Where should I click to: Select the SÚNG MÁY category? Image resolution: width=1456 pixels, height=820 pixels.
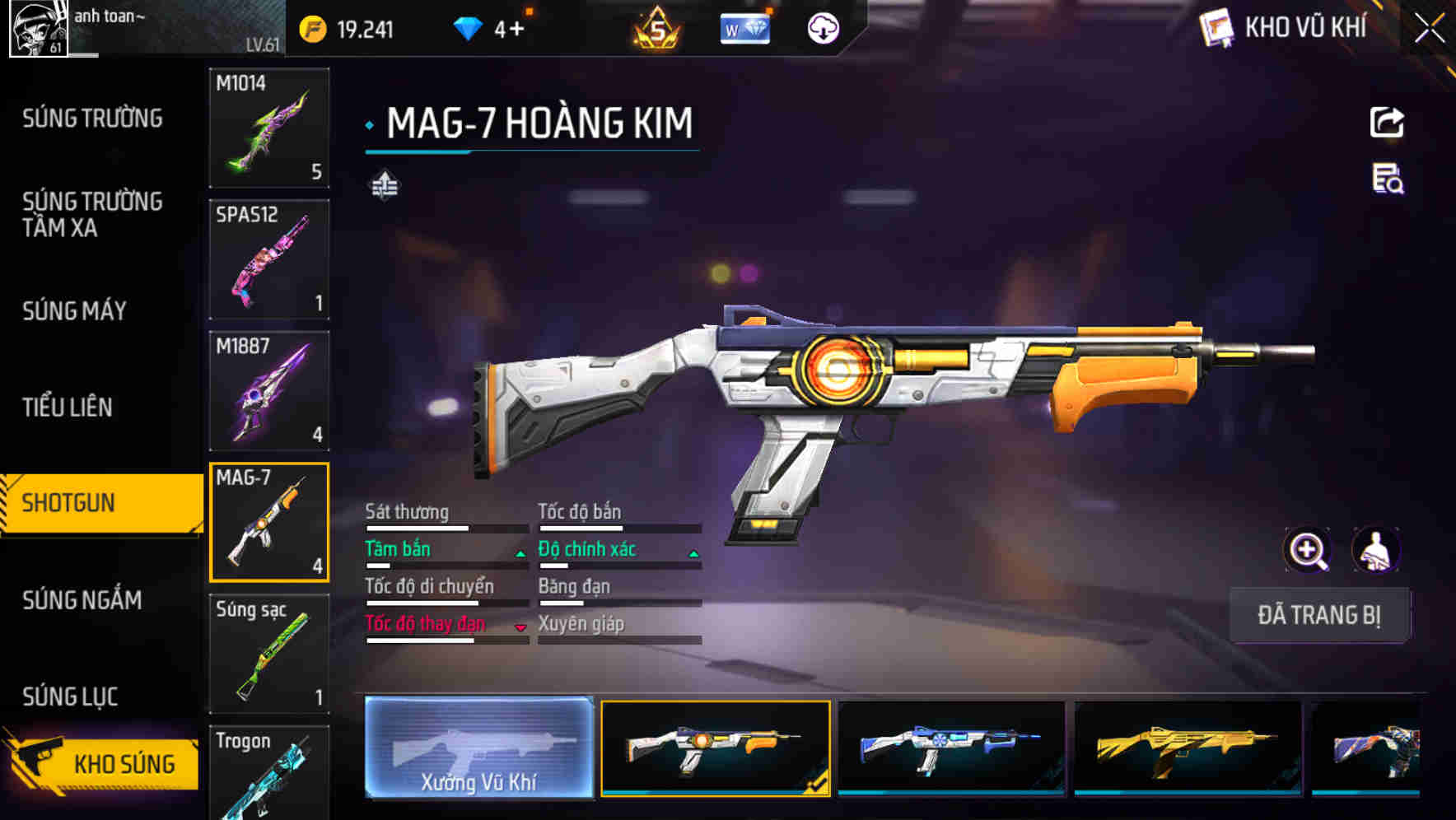click(x=75, y=310)
